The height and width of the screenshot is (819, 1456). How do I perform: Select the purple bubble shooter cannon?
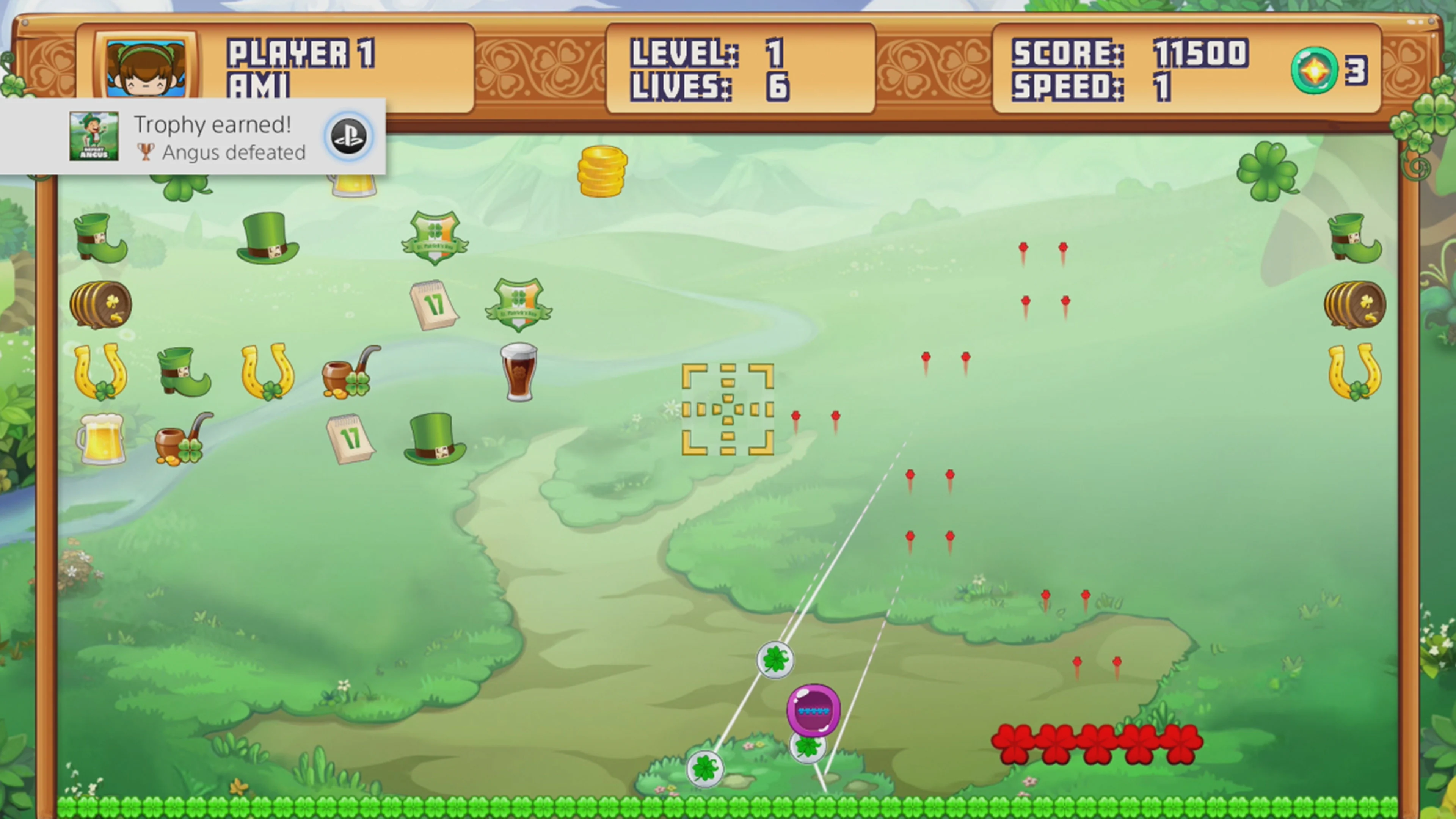(x=812, y=711)
